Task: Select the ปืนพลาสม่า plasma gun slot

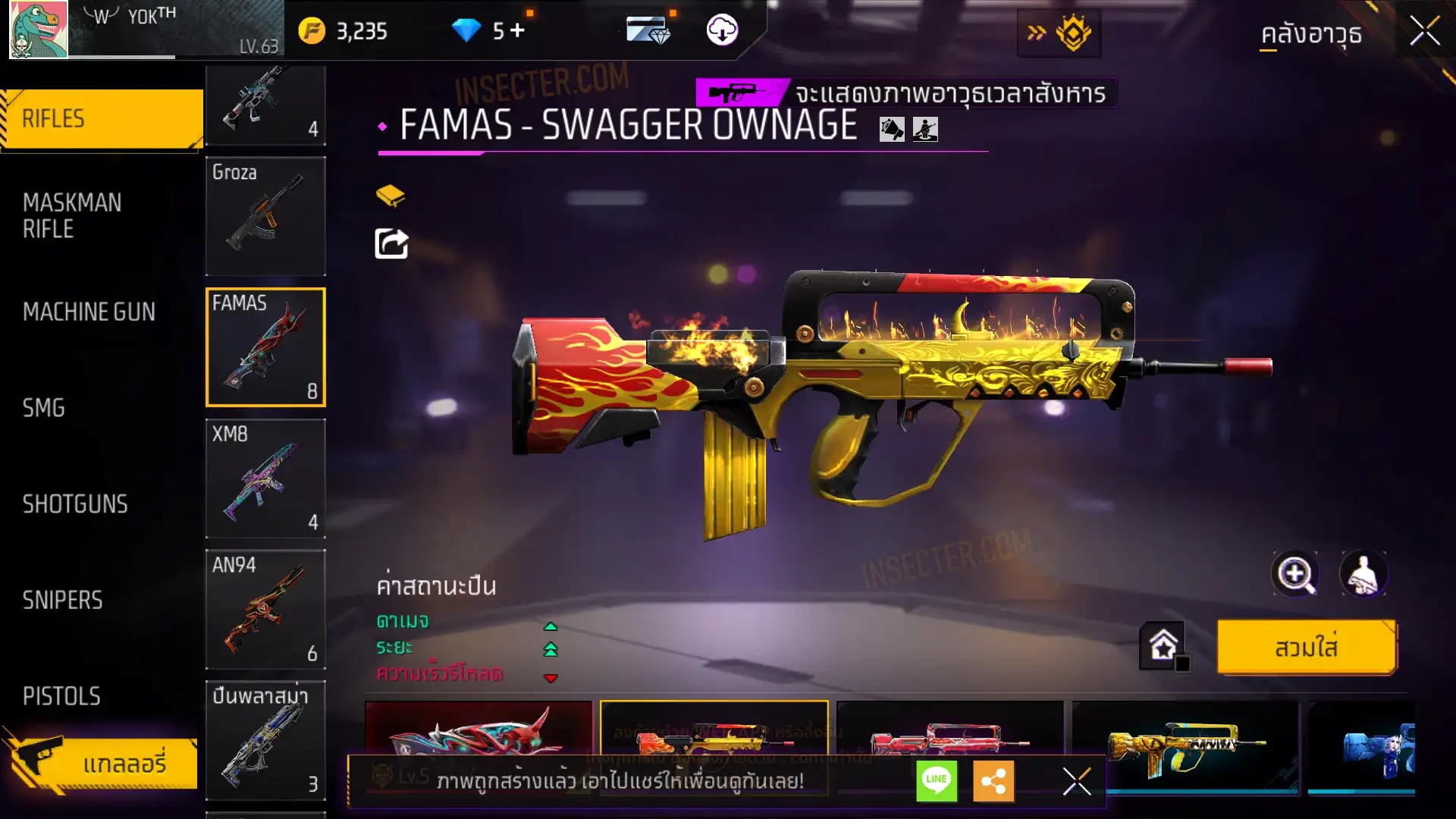Action: point(265,741)
